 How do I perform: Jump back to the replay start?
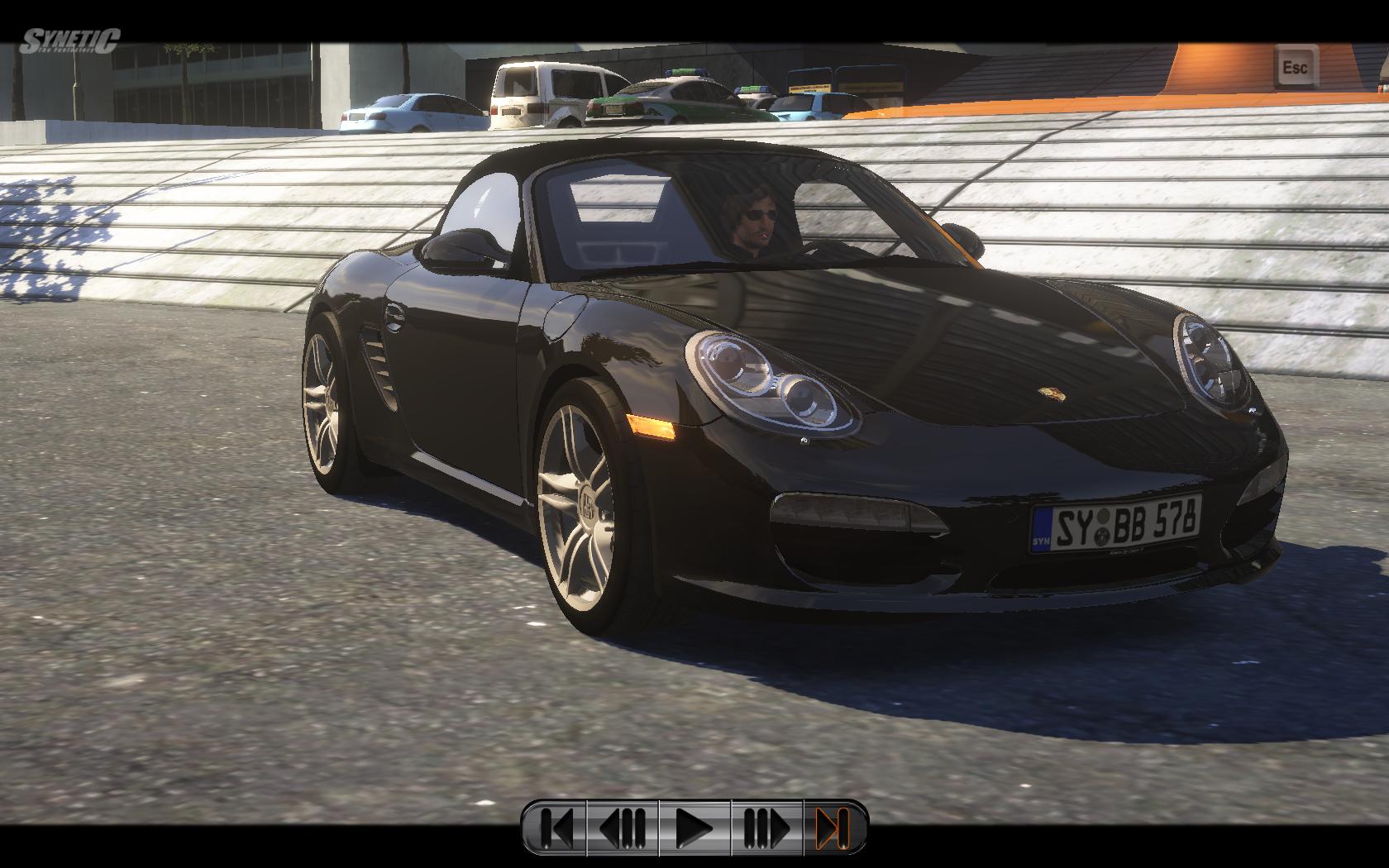pos(557,827)
